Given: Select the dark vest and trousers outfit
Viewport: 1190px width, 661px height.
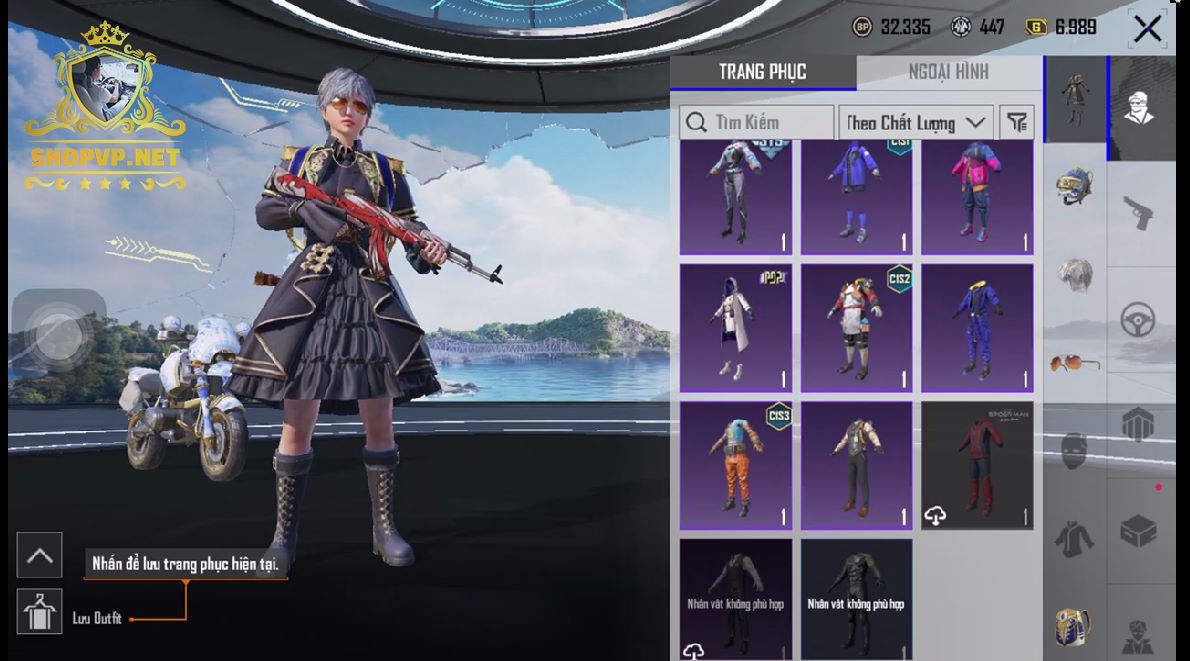Looking at the screenshot, I should 856,465.
